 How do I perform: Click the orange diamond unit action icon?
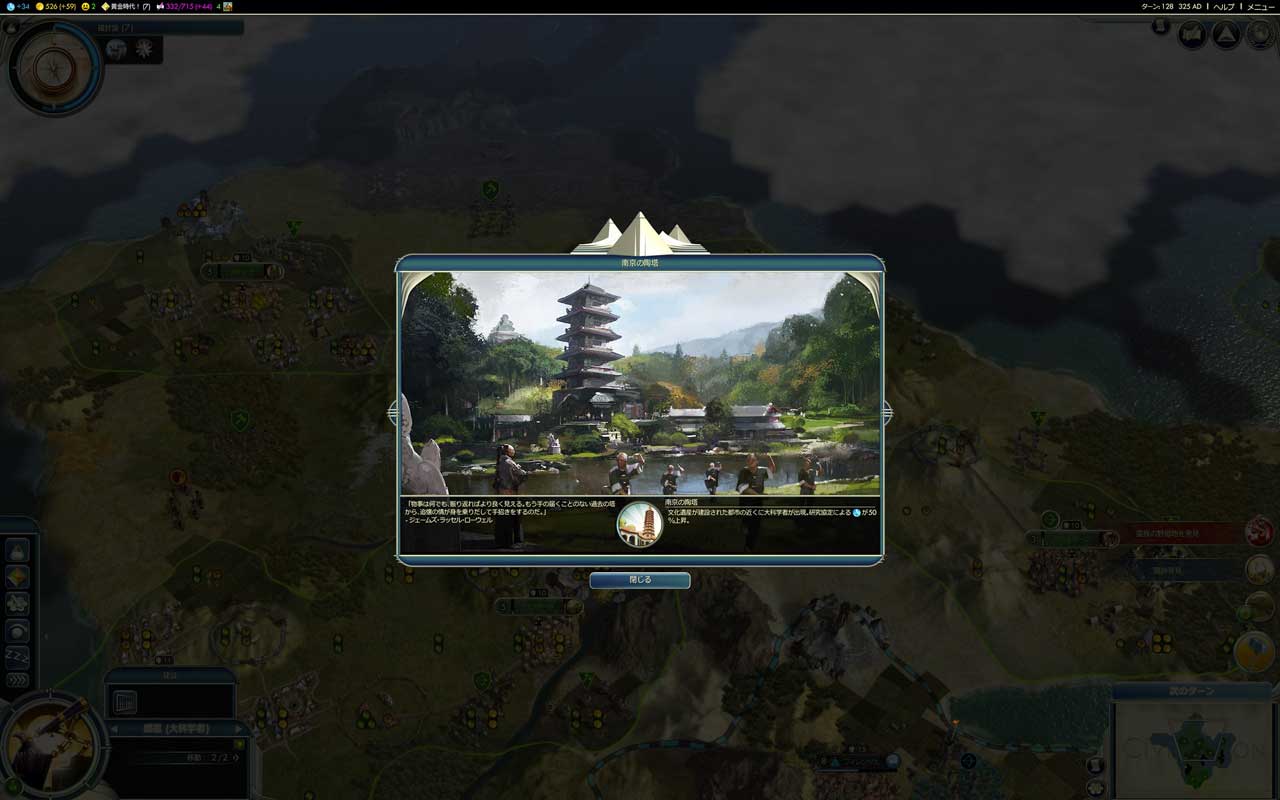click(17, 577)
